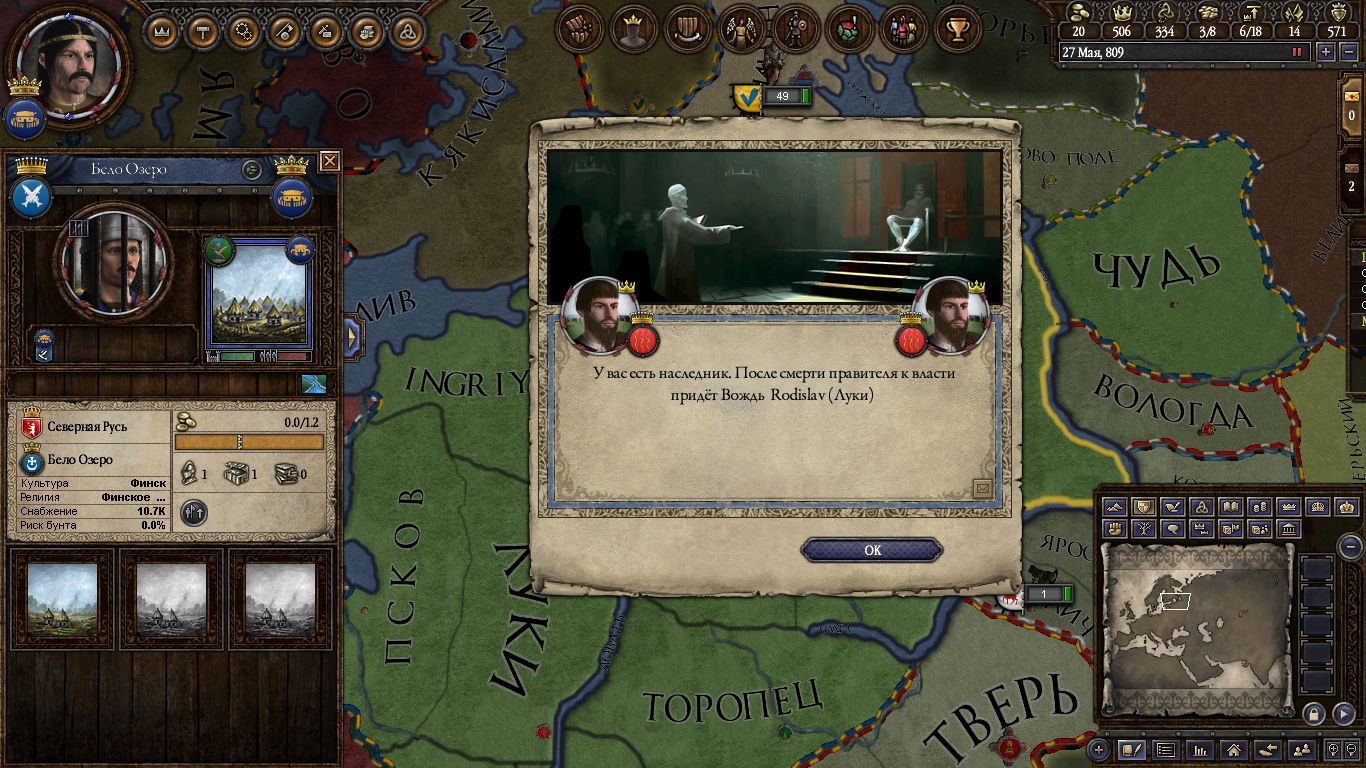Switch to the religion map mode
Screen dimensions: 1366x768
click(x=1202, y=507)
